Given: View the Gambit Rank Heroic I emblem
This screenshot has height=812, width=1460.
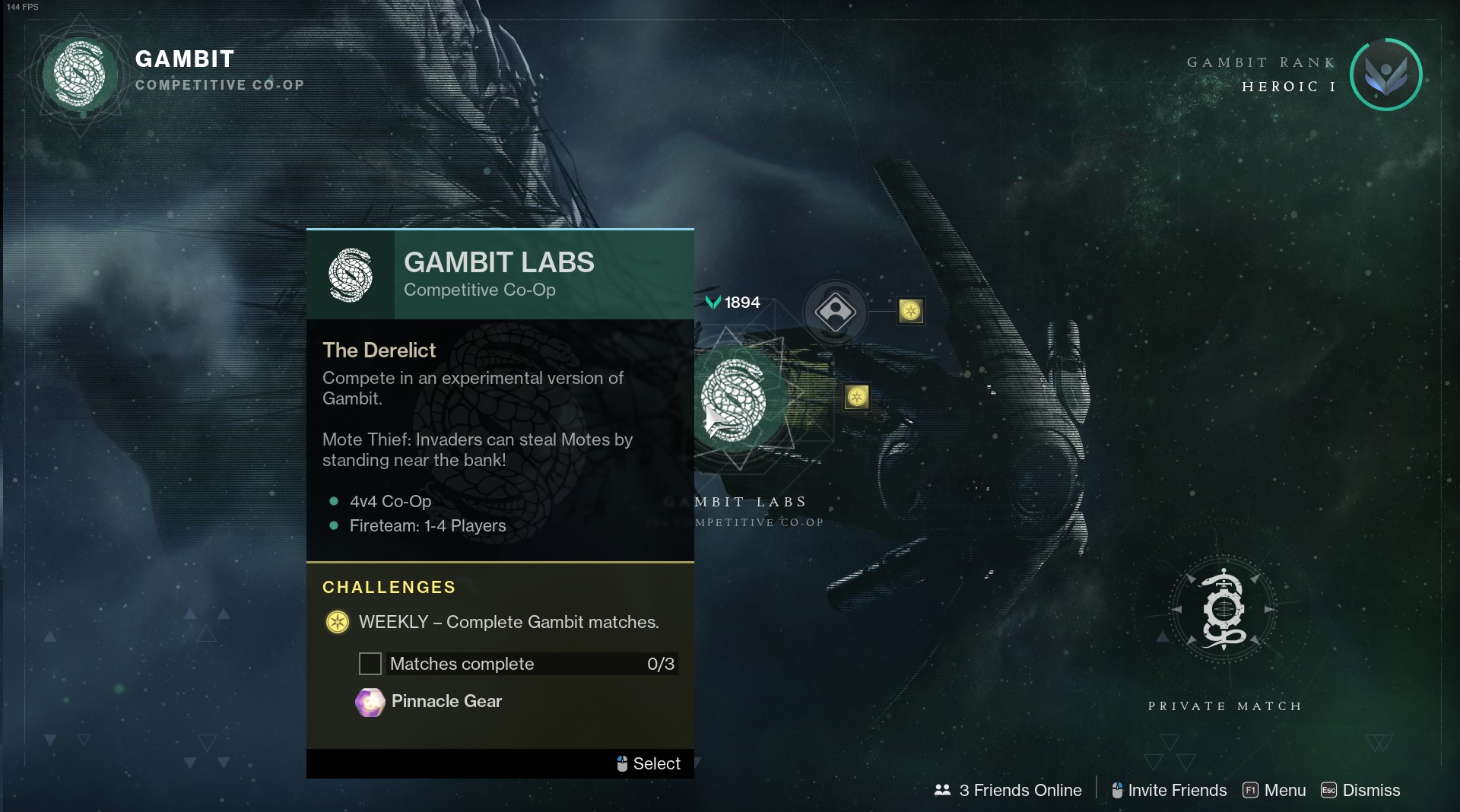Looking at the screenshot, I should pos(1385,75).
